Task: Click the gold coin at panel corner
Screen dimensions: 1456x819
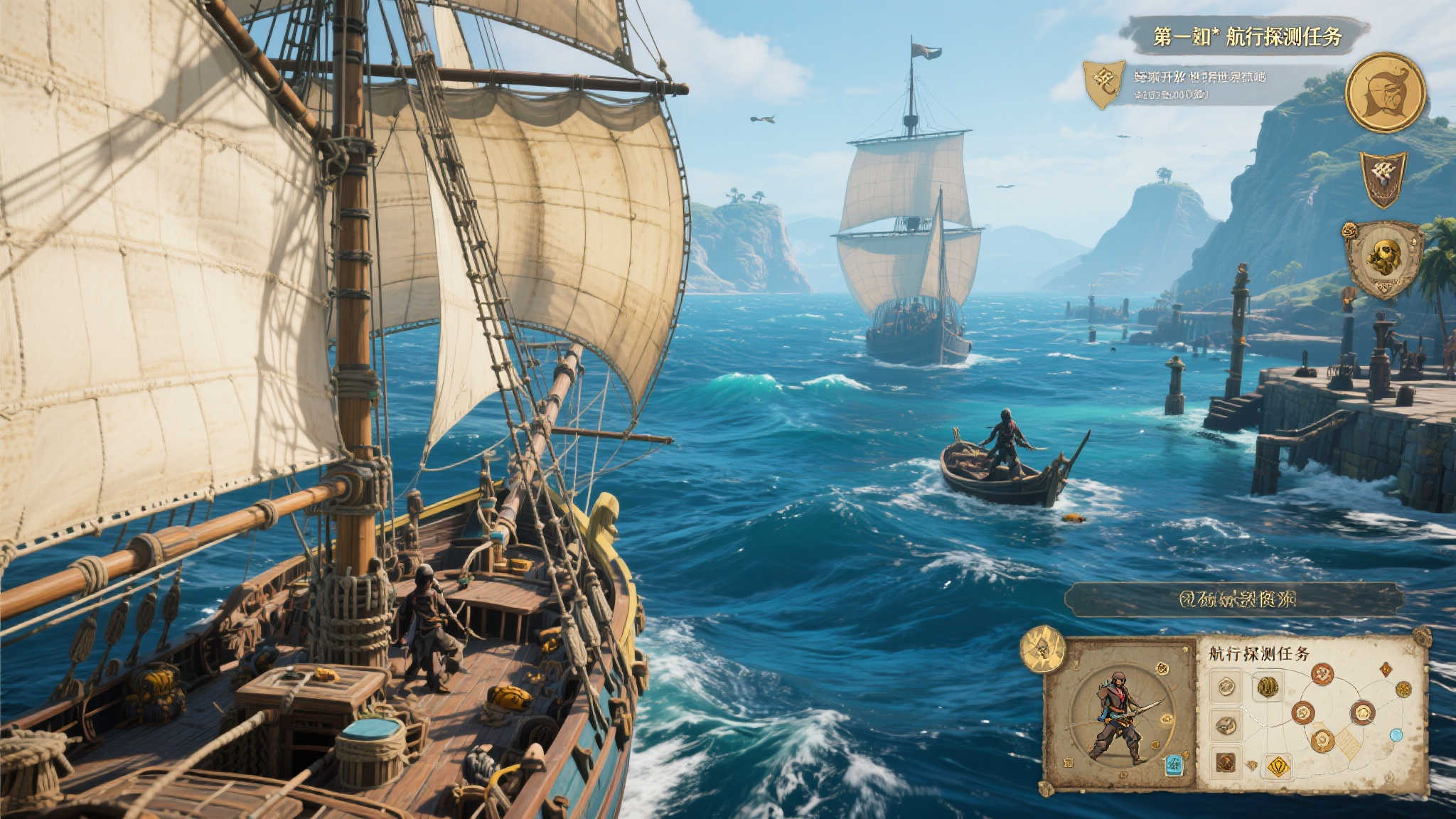Action: click(x=1042, y=649)
